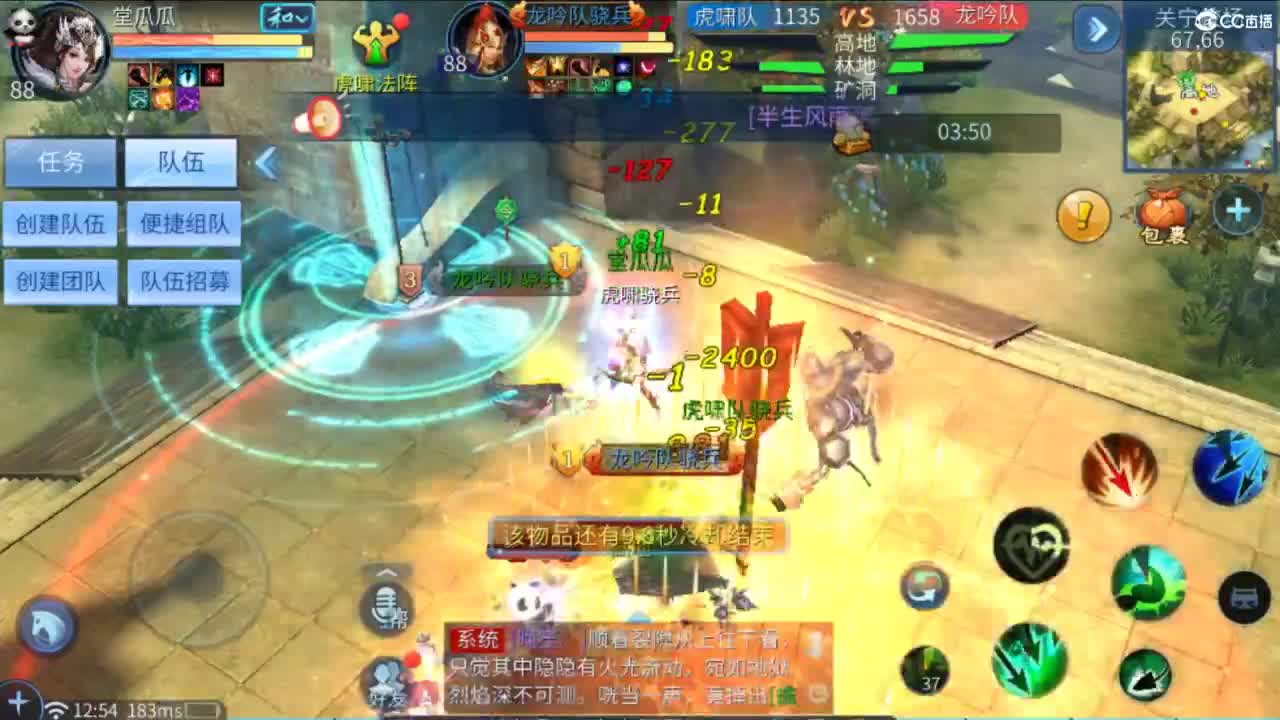Image resolution: width=1280 pixels, height=720 pixels.
Task: Collapse the team panel with the left arrow
Action: pos(265,162)
